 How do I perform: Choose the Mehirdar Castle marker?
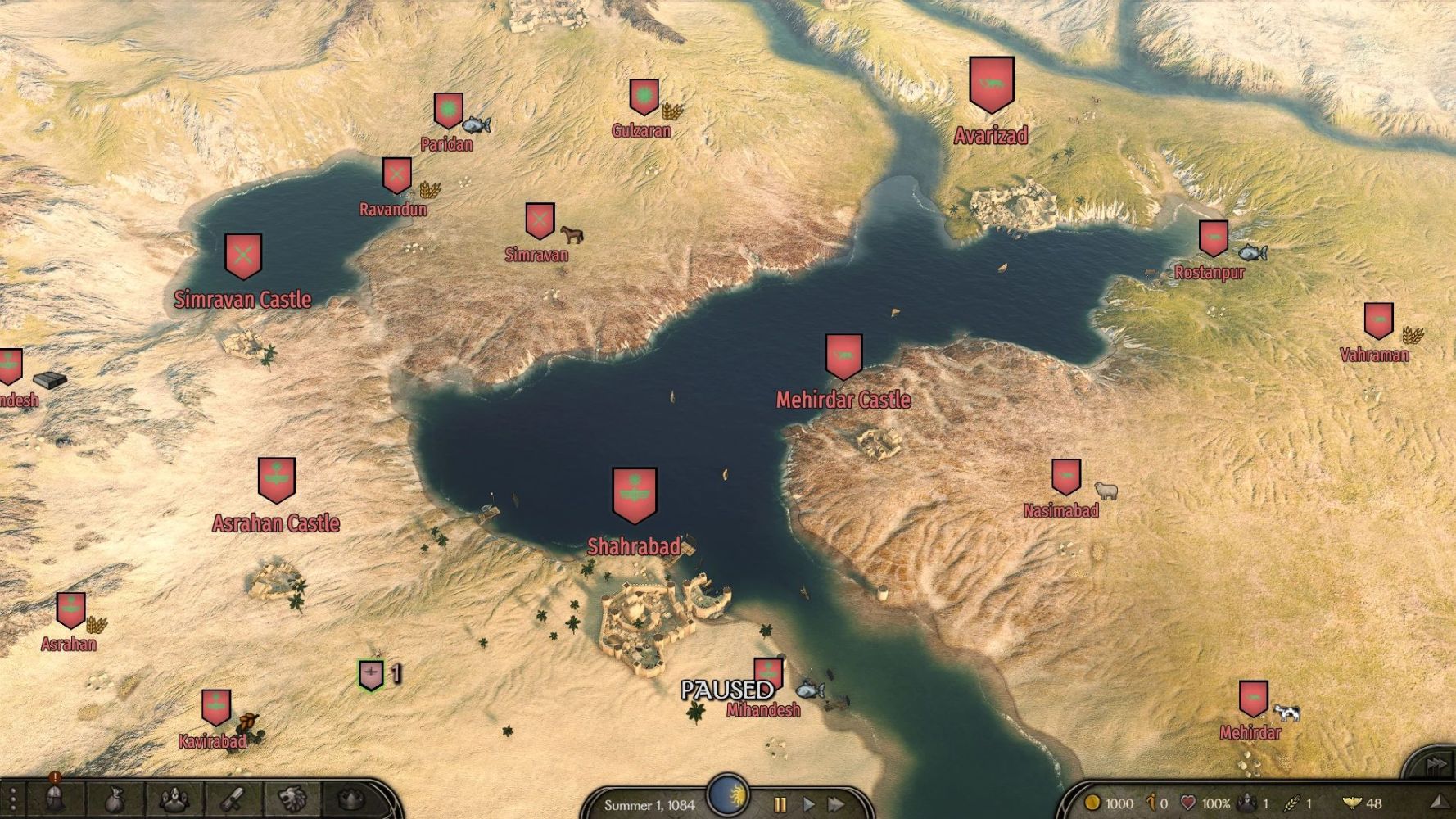click(843, 356)
